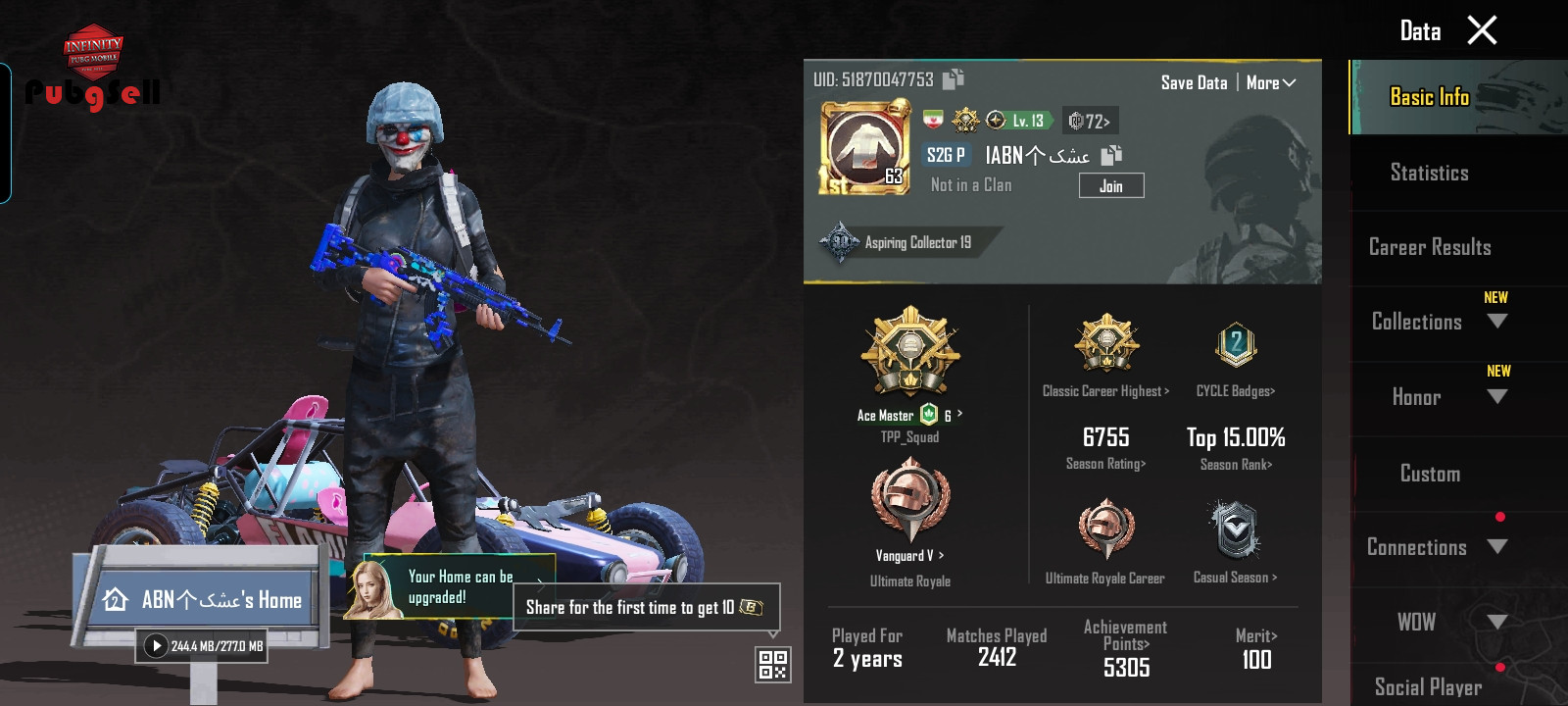Switch to the Statistics tab
Viewport: 1568px width, 706px height.
click(1429, 173)
